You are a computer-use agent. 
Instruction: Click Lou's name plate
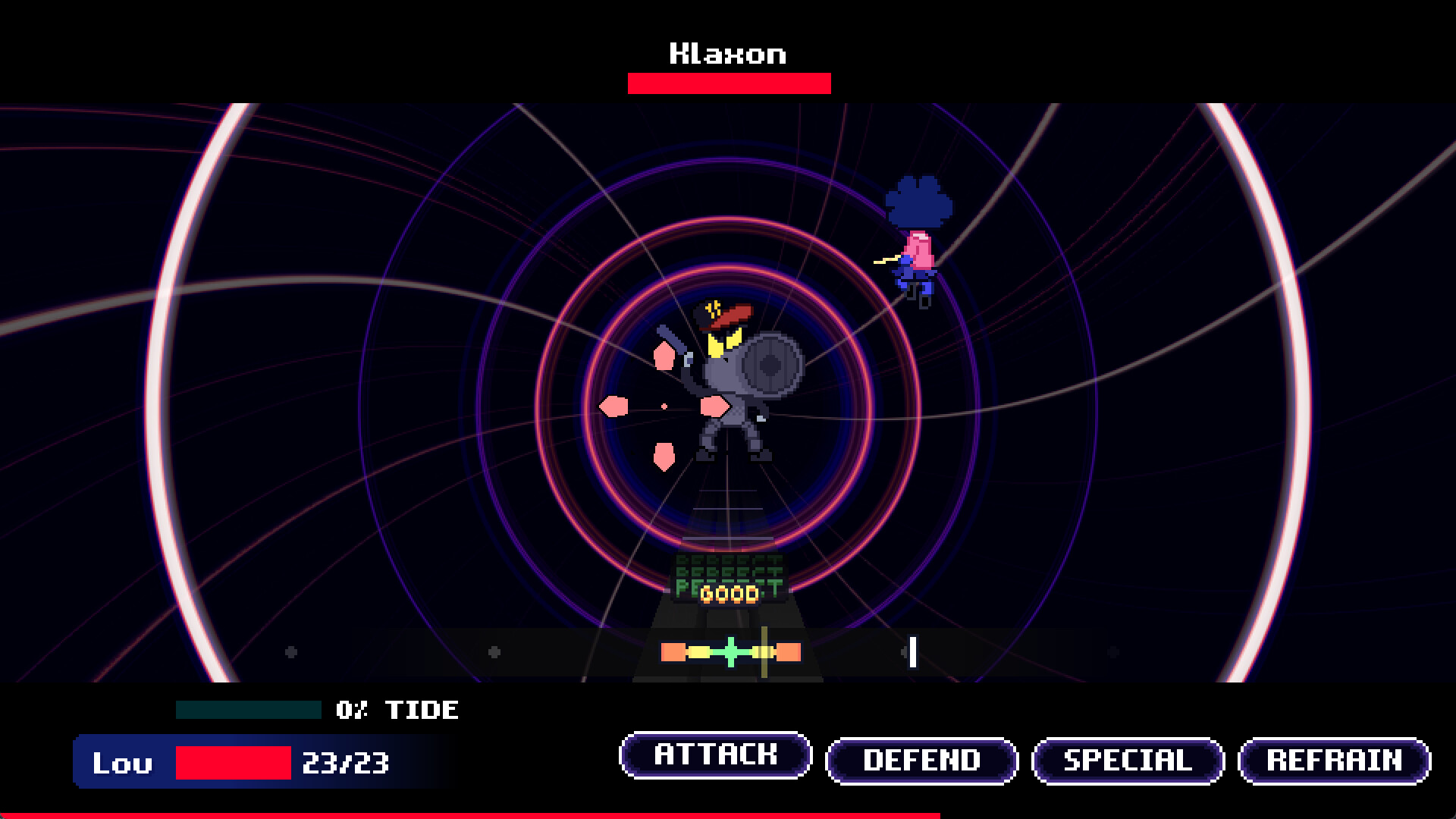[x=124, y=763]
